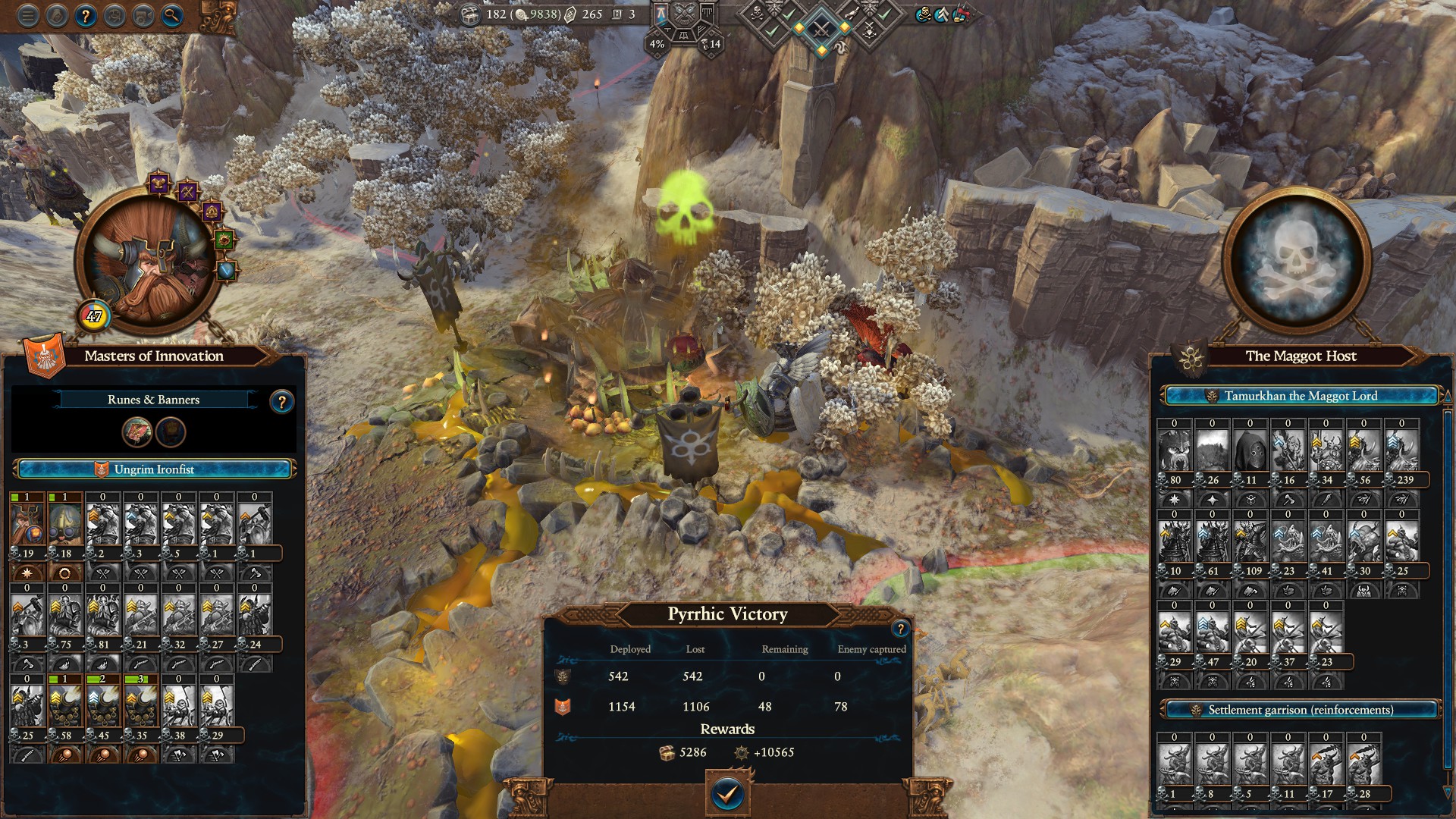Confirm the Pyrrhic Victory results with the checkmark
Screen dimensions: 1456x819
click(x=726, y=794)
